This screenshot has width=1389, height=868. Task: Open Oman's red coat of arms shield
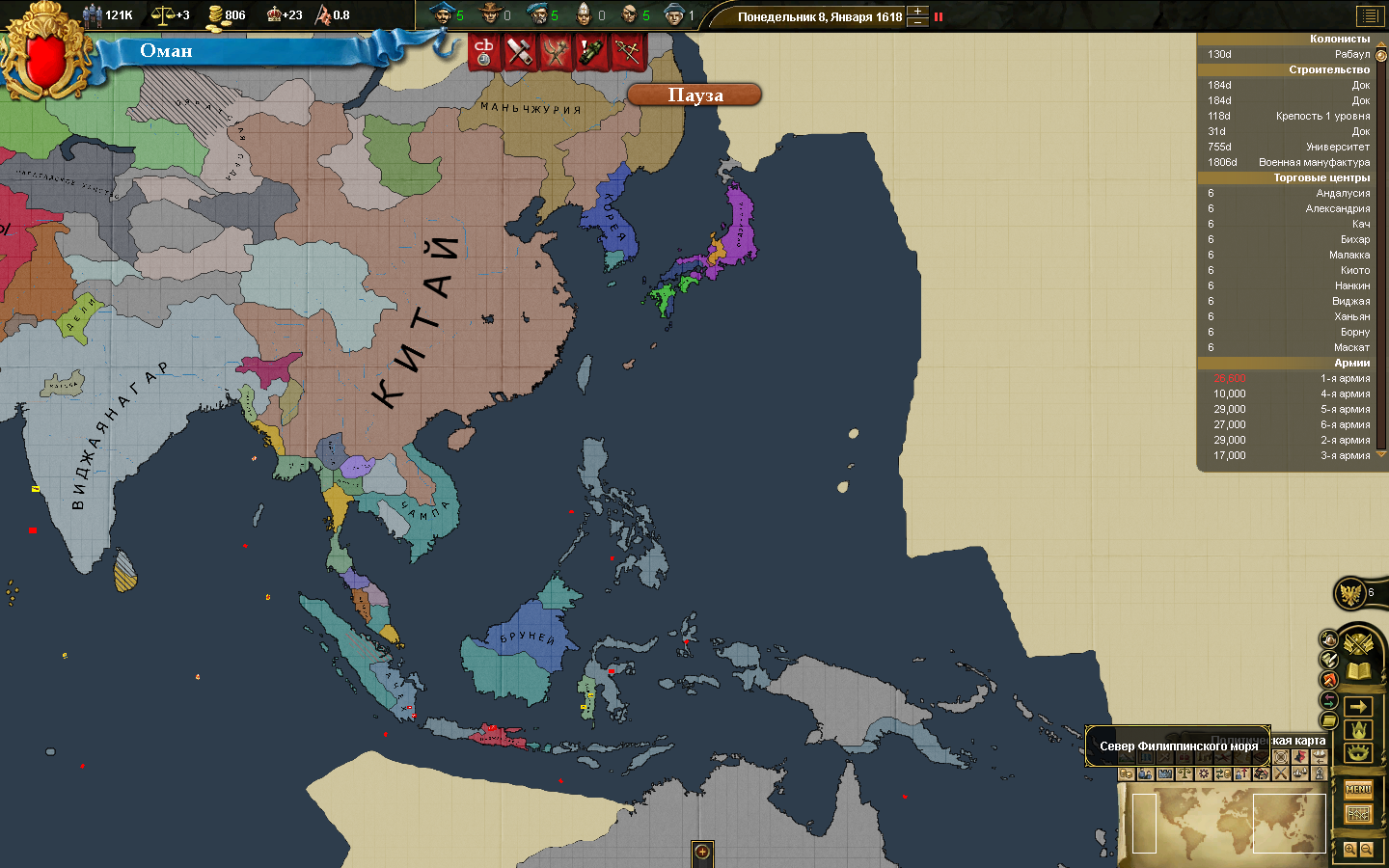coord(45,60)
